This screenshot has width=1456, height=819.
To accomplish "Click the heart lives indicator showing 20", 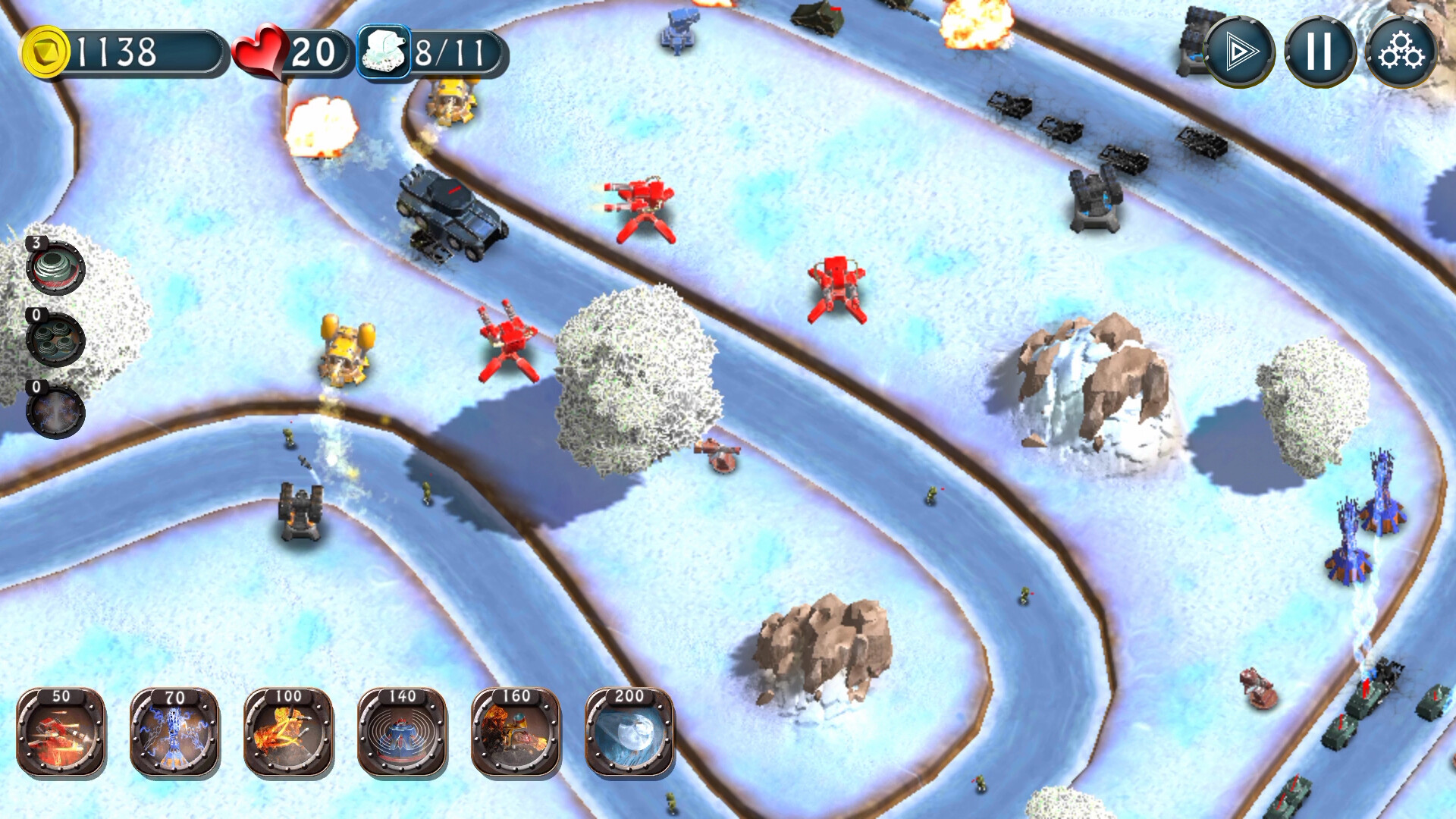I will click(288, 52).
